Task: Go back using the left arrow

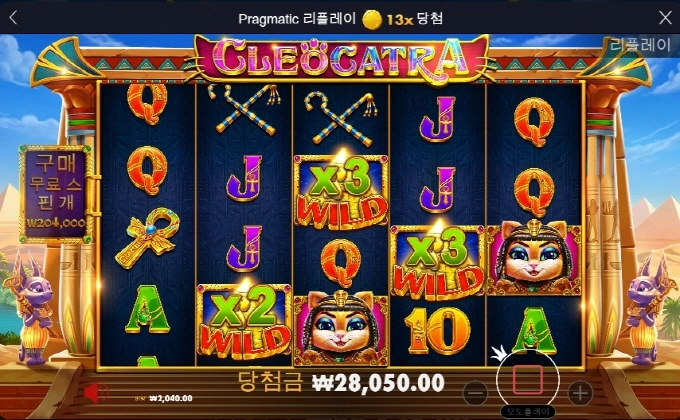Action: (x=16, y=18)
